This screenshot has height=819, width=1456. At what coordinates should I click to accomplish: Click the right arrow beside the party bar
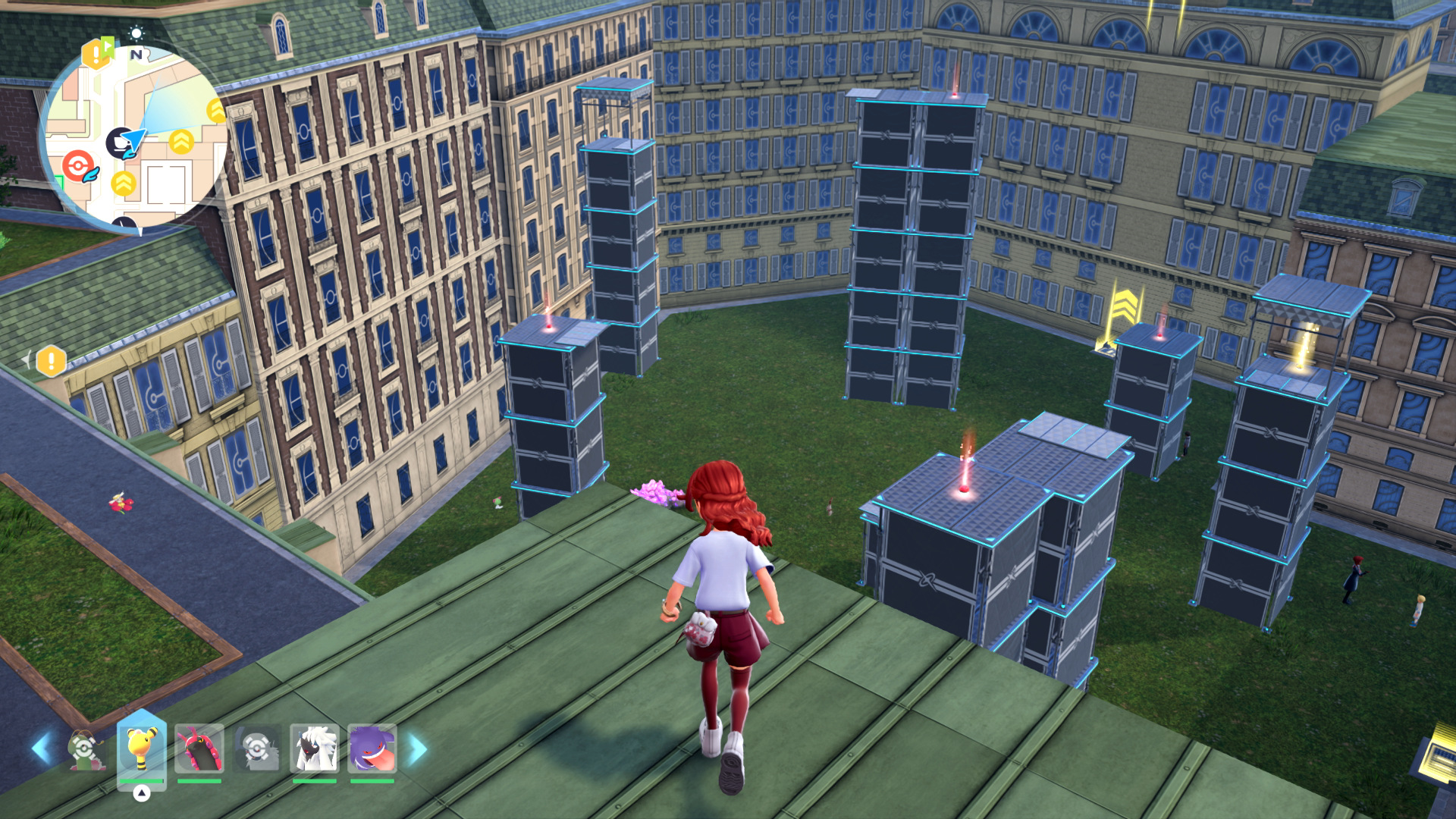click(x=418, y=748)
